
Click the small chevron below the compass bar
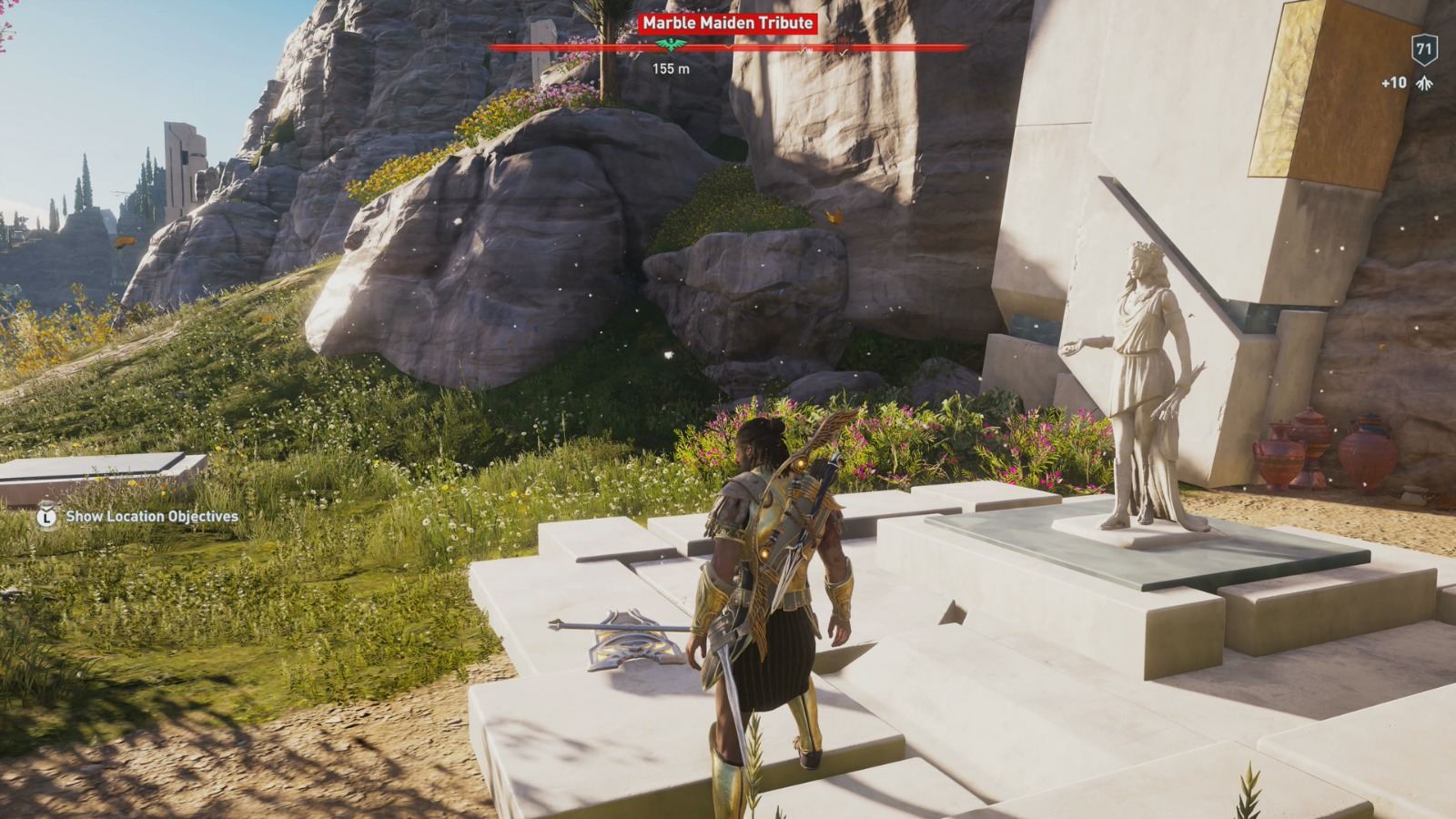point(729,48)
